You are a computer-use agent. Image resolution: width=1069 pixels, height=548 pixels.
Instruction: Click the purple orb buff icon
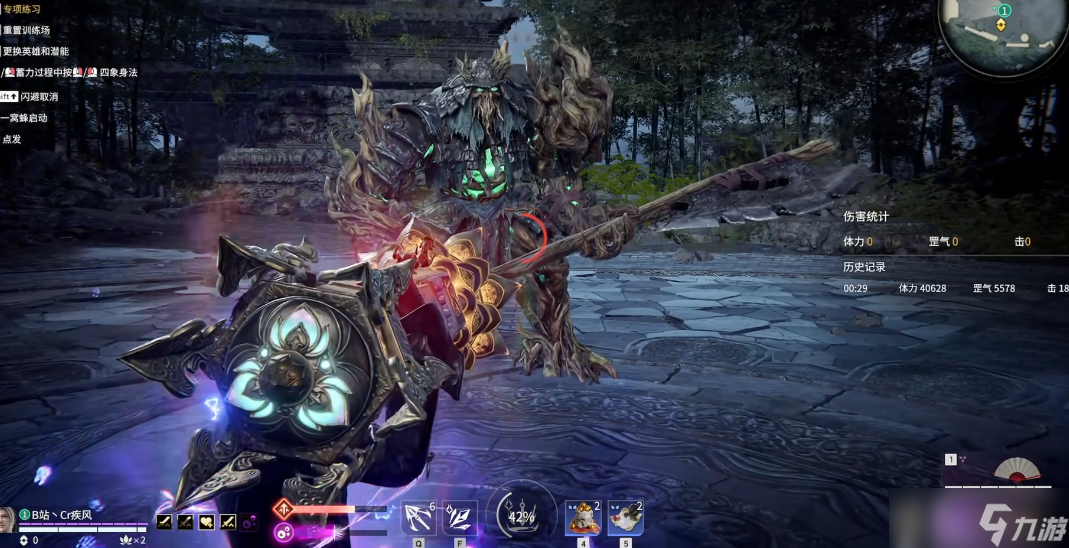[x=249, y=521]
